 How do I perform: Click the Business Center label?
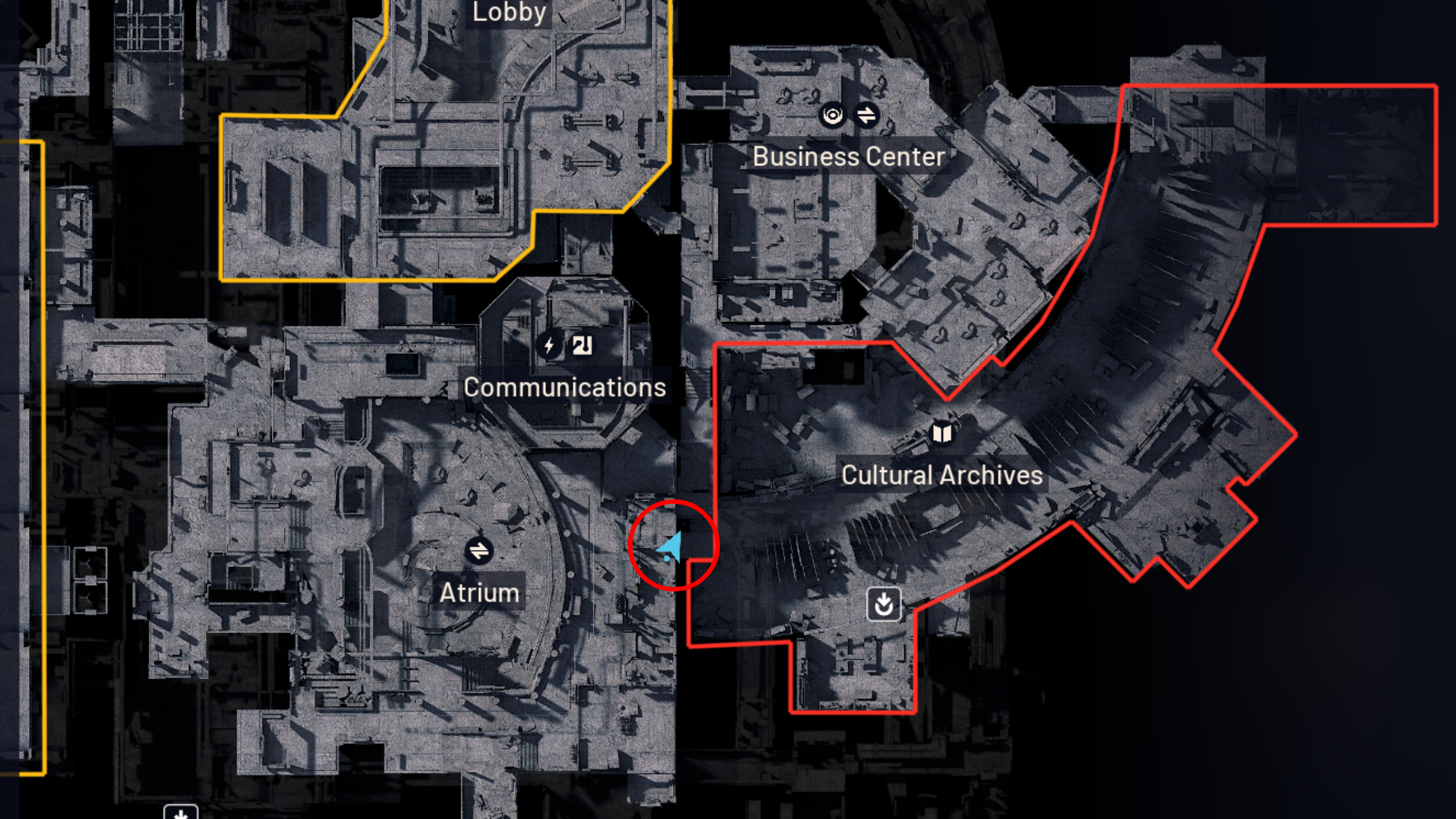849,158
